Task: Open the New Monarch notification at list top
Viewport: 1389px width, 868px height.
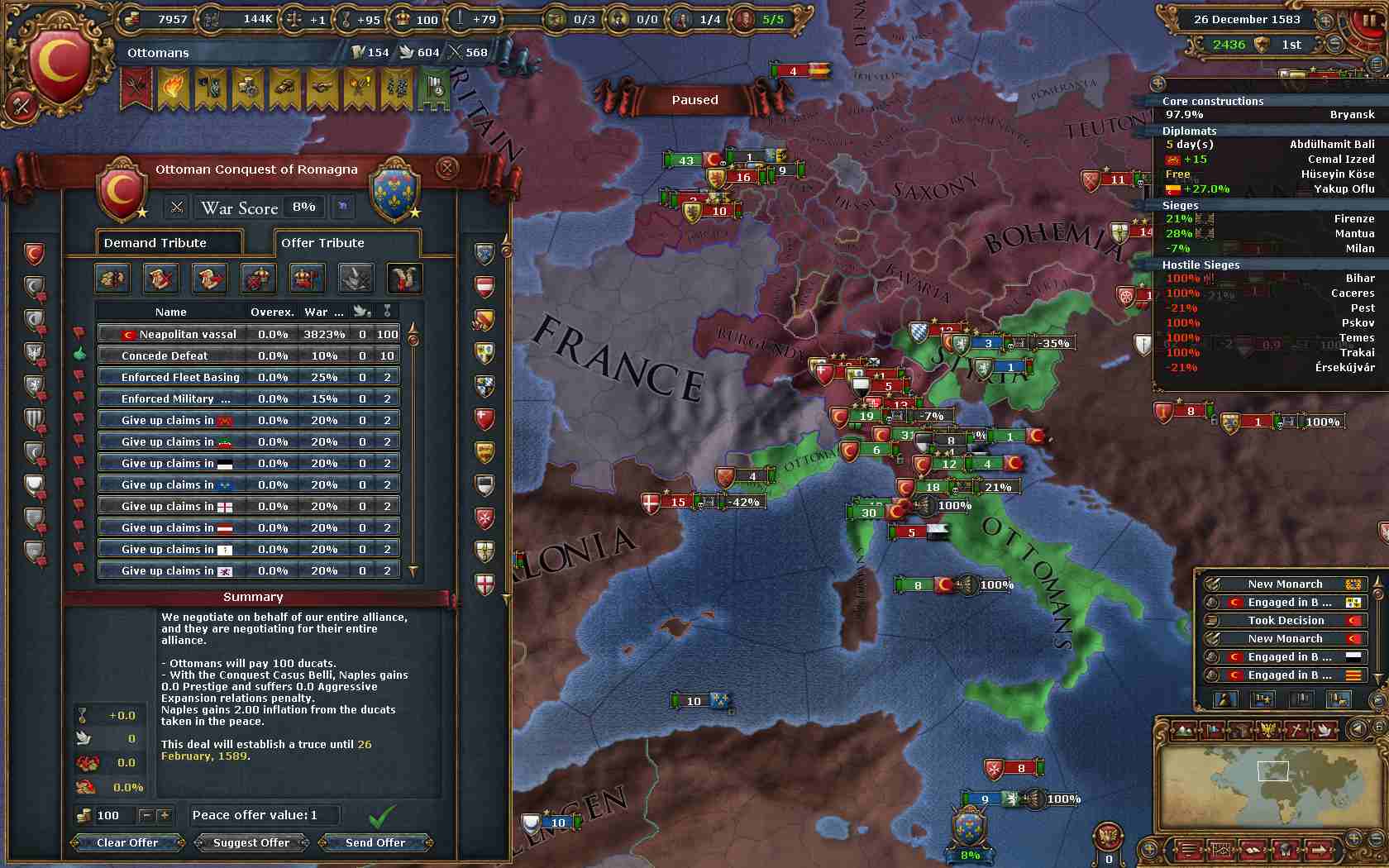Action: point(1285,584)
